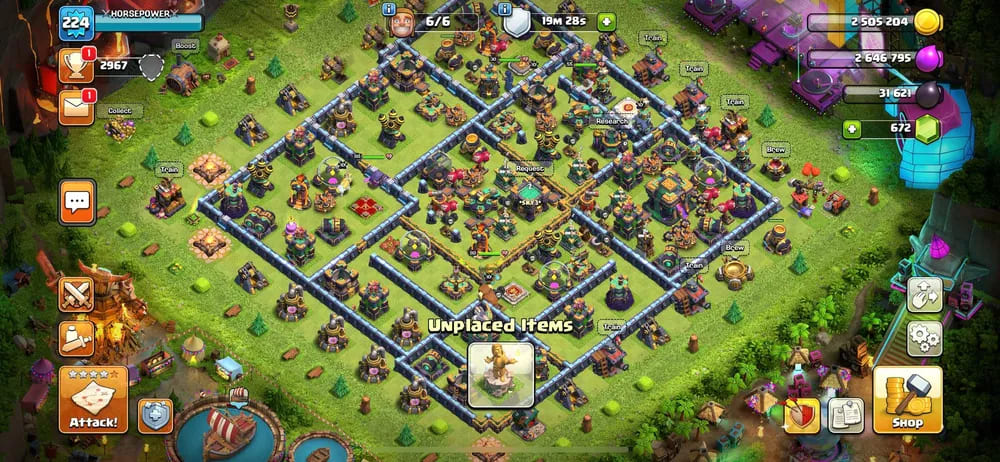Open the trophy leaderboard button
Image resolution: width=1000 pixels, height=462 pixels.
pyautogui.click(x=76, y=65)
